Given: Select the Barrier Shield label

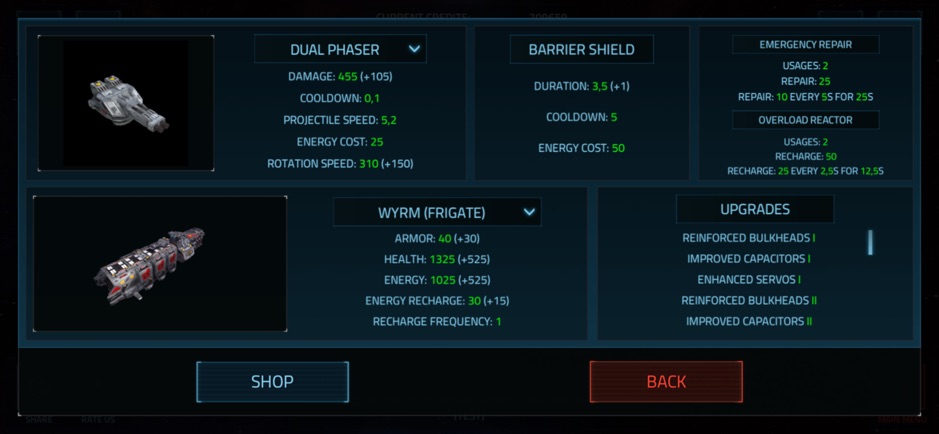Looking at the screenshot, I should click(582, 49).
